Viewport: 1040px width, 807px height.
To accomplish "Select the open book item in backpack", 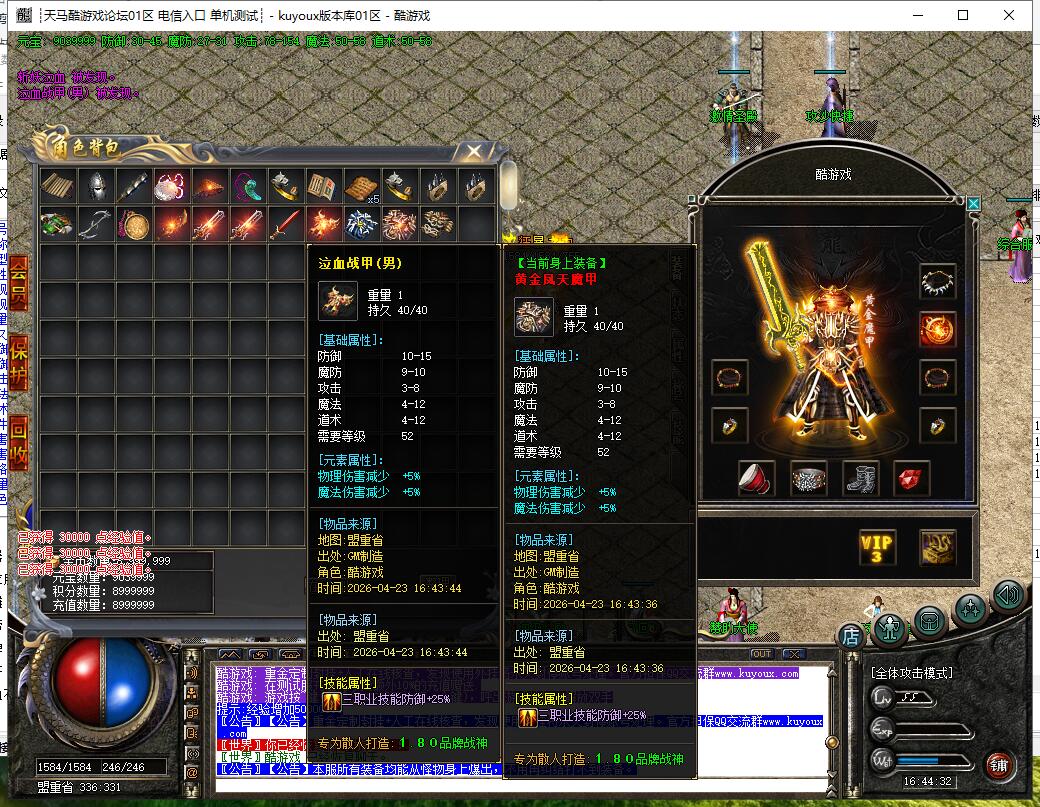I will coord(323,187).
